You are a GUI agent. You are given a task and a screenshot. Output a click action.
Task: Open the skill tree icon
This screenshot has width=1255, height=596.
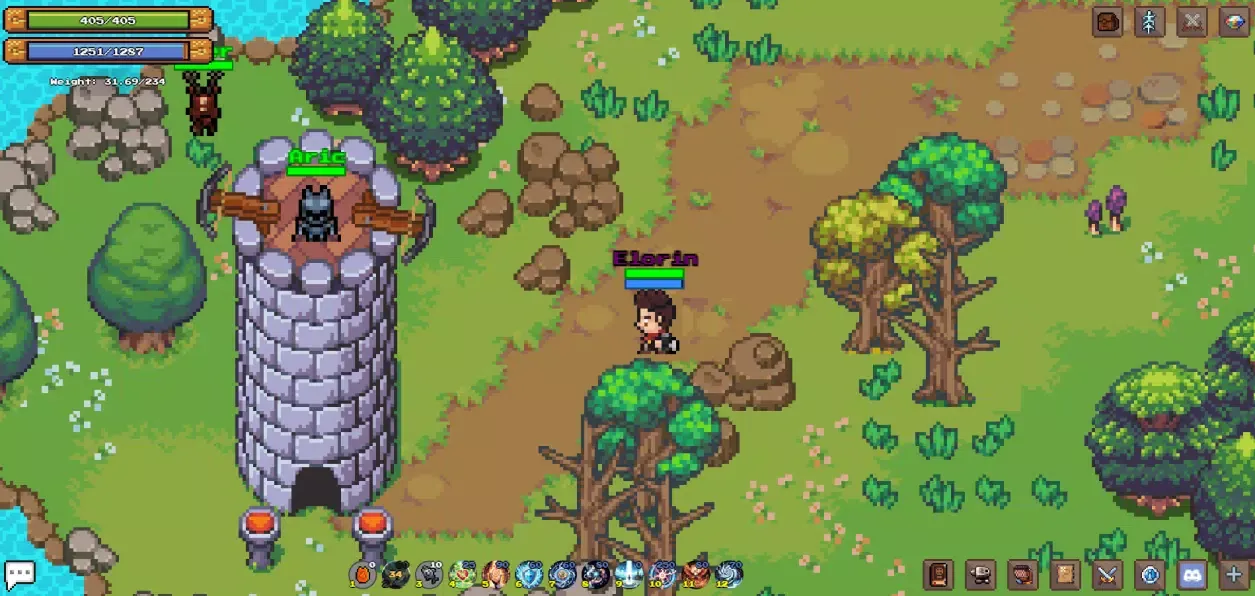tap(1149, 22)
